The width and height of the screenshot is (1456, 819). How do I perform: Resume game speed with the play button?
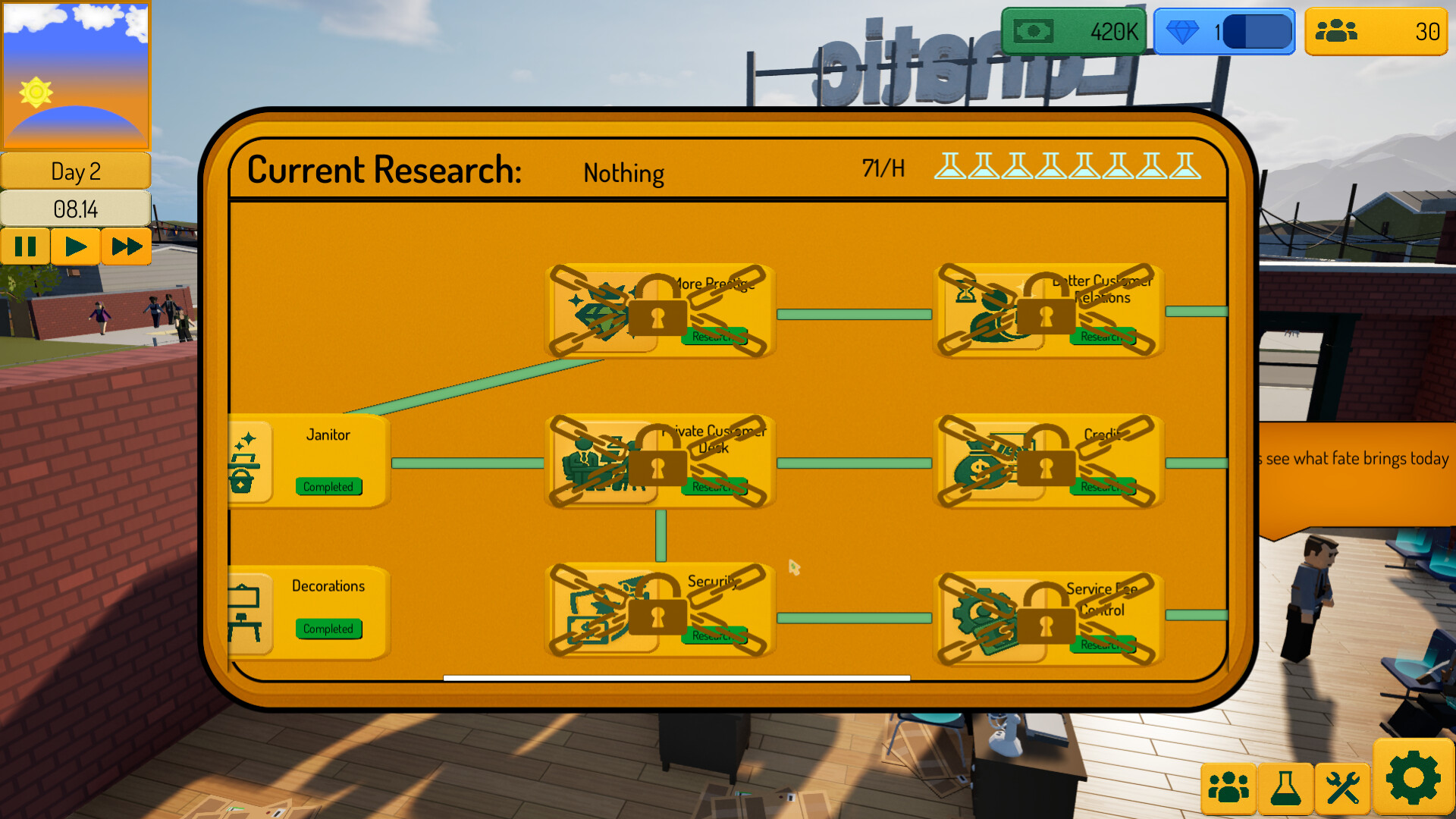[x=76, y=246]
